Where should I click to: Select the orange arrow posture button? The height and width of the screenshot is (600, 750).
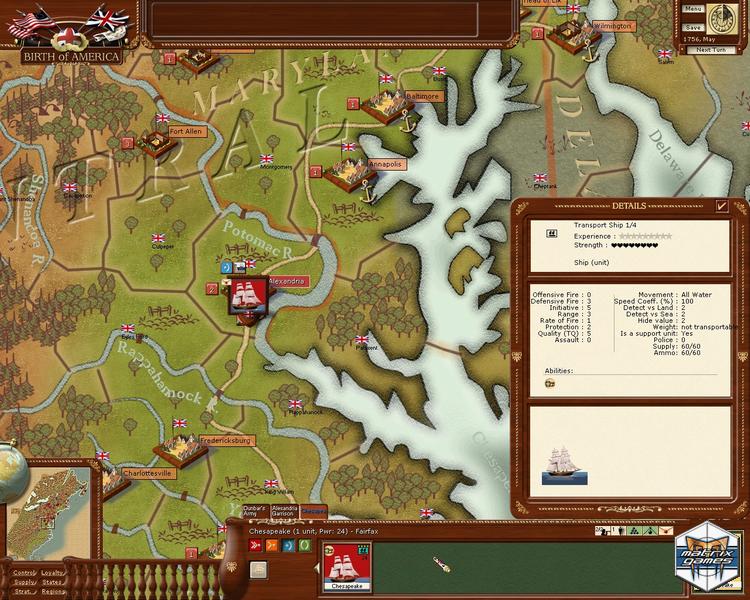[272, 545]
